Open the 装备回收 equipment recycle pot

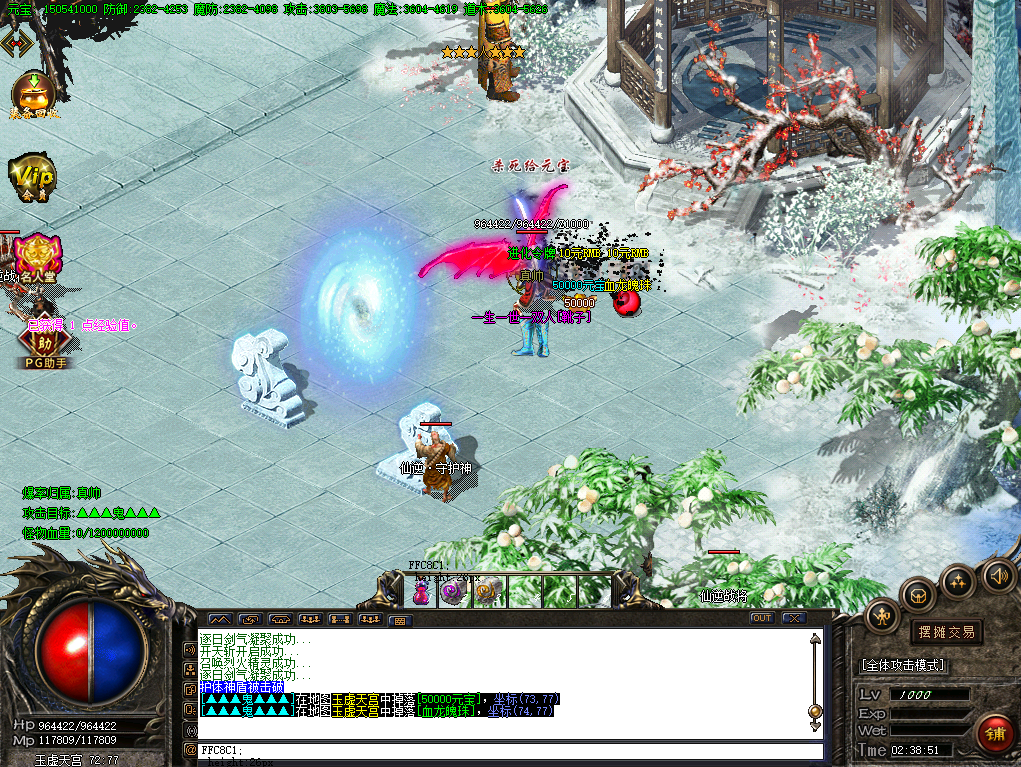pyautogui.click(x=34, y=95)
